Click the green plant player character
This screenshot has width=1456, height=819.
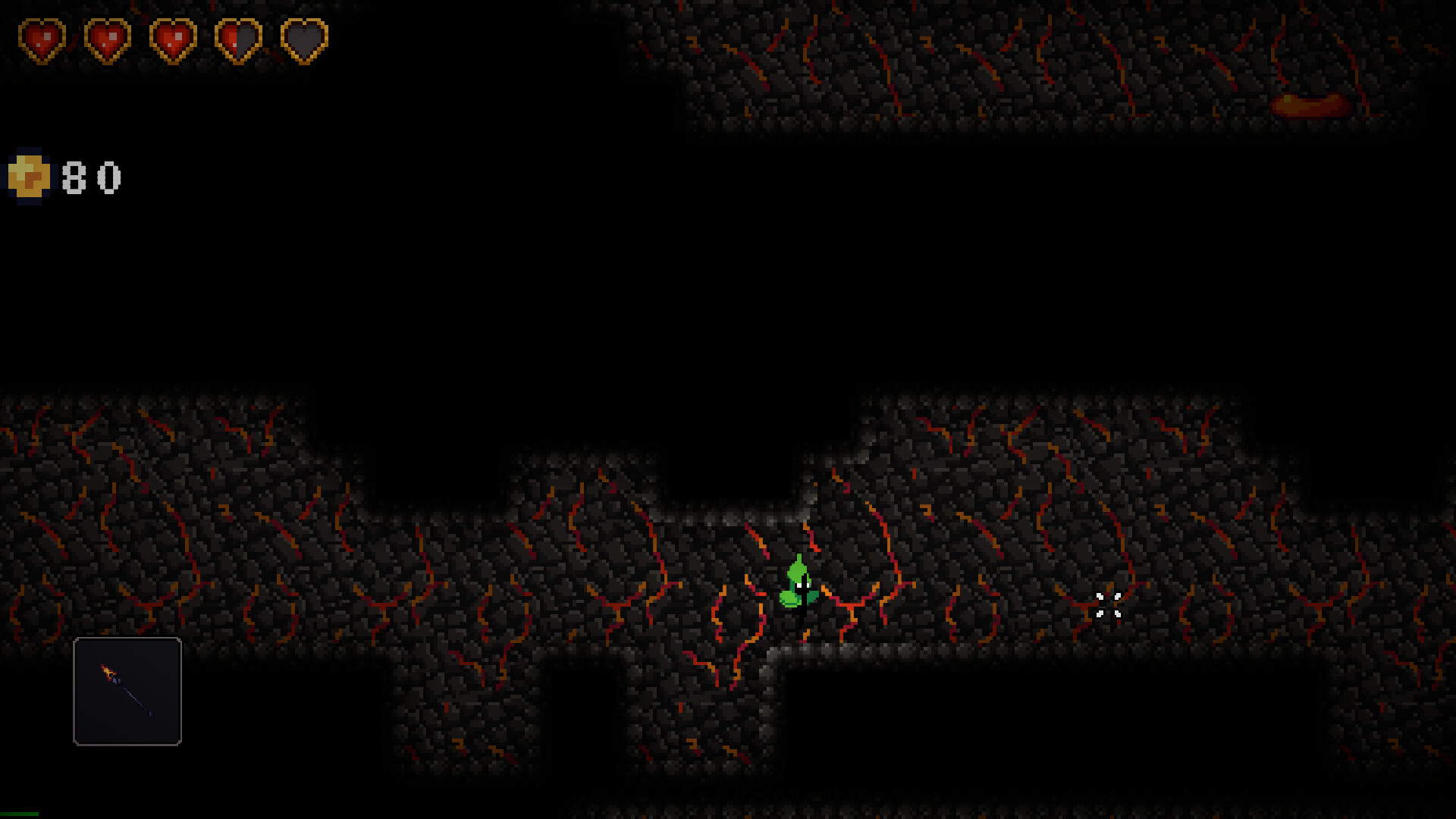(x=798, y=584)
